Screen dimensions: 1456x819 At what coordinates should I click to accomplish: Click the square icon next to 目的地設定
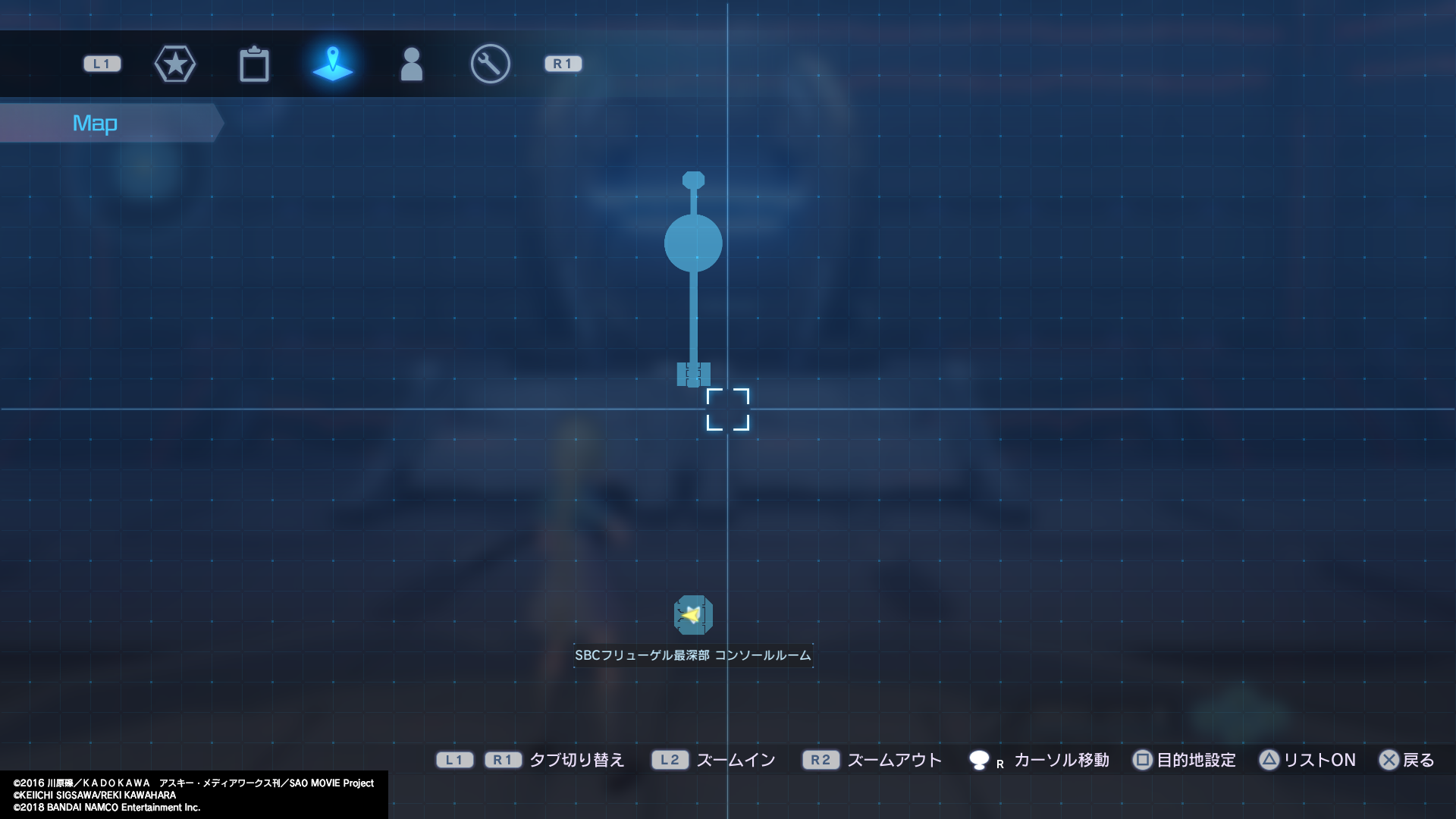pyautogui.click(x=1142, y=760)
